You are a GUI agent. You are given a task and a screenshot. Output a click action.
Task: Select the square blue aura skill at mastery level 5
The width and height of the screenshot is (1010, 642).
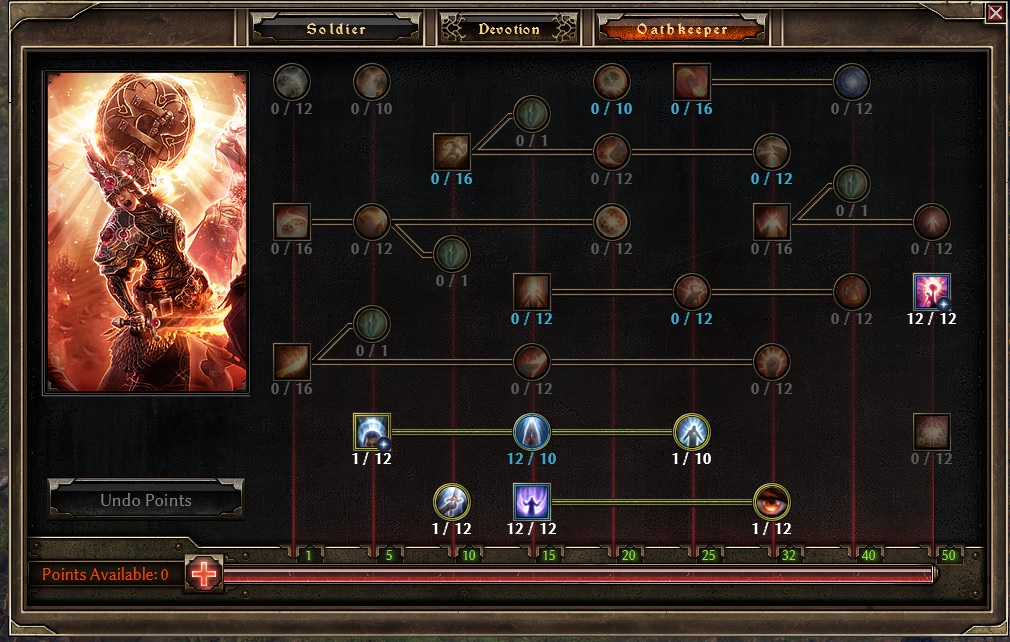pyautogui.click(x=372, y=432)
